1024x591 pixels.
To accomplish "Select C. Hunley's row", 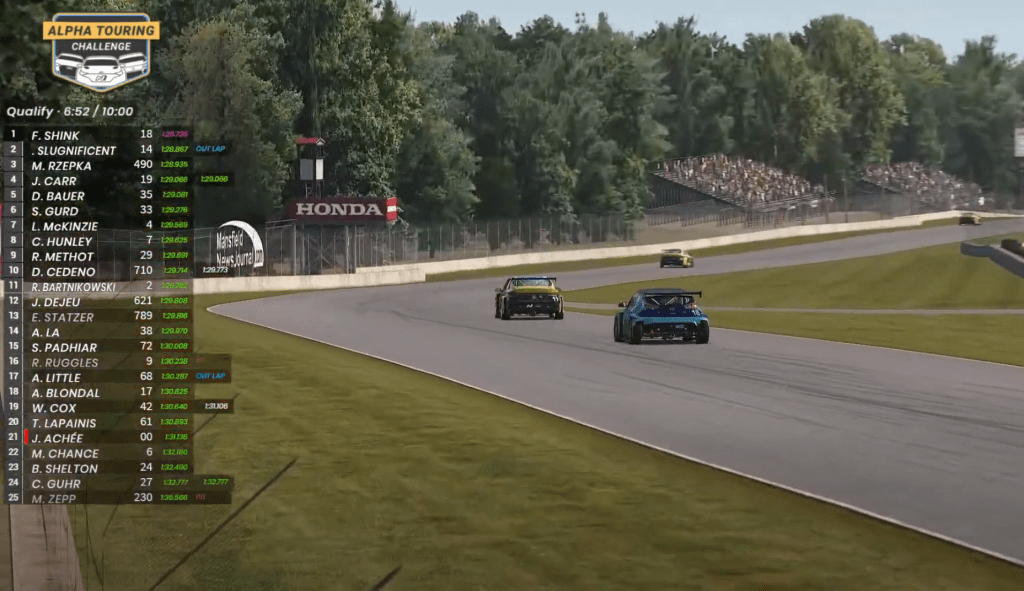I will pyautogui.click(x=62, y=241).
